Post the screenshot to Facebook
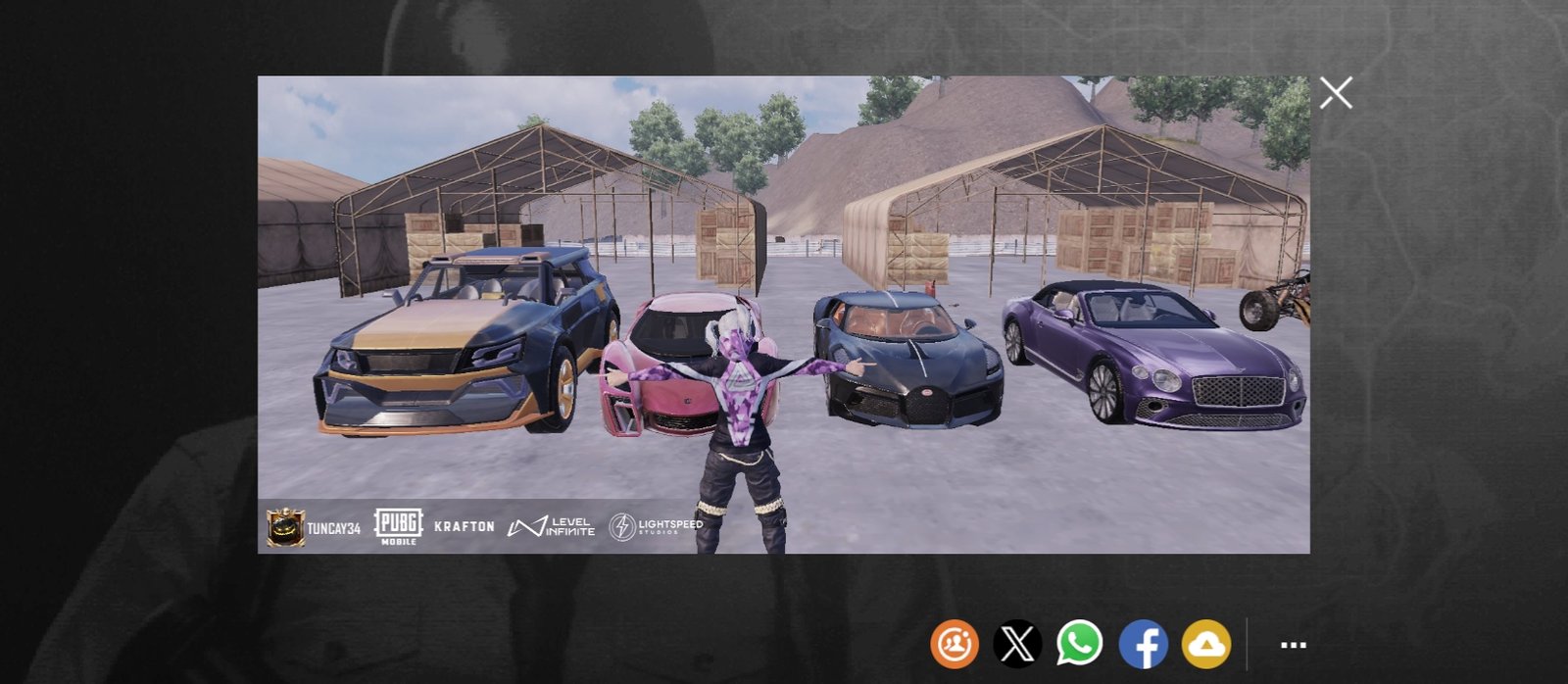 point(1143,644)
